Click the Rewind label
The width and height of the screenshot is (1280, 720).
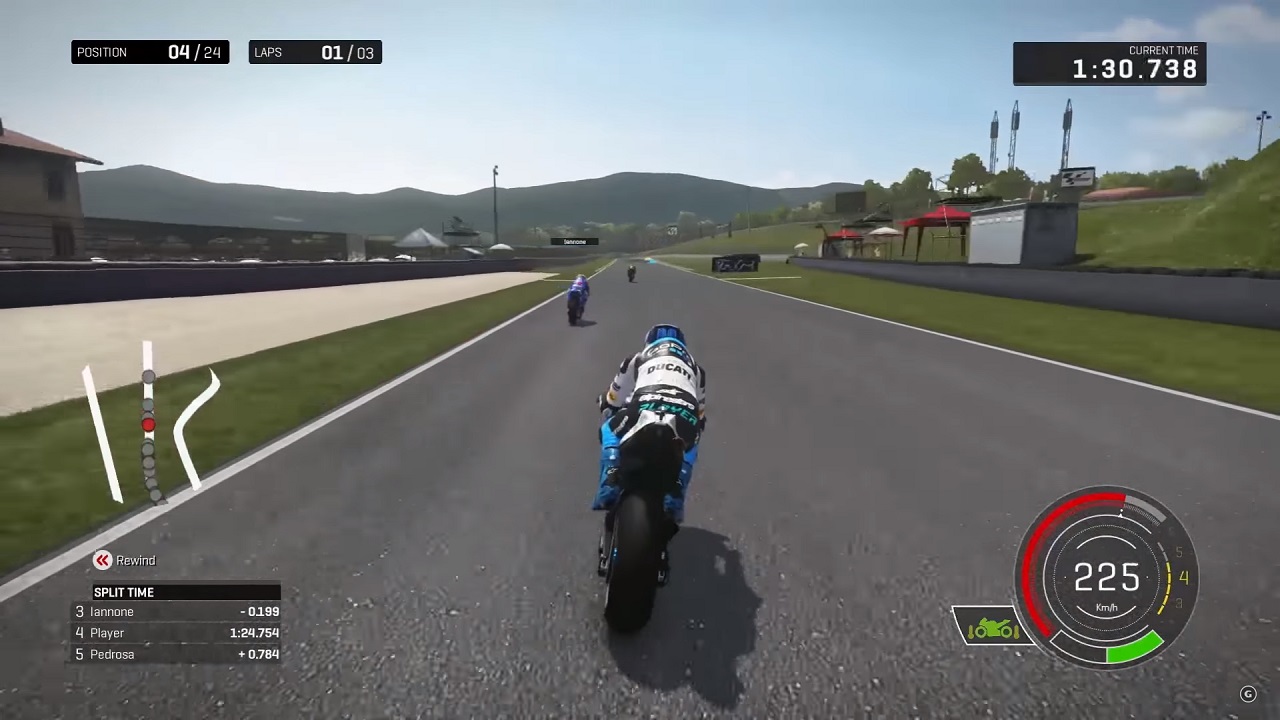[x=135, y=561]
